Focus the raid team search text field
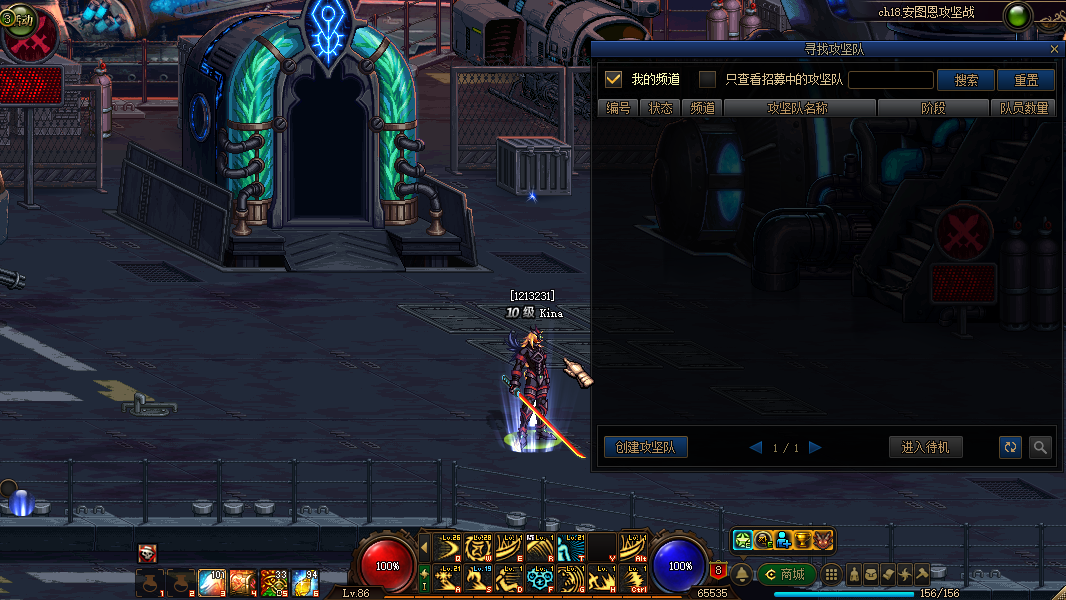This screenshot has height=600, width=1066. coord(891,80)
